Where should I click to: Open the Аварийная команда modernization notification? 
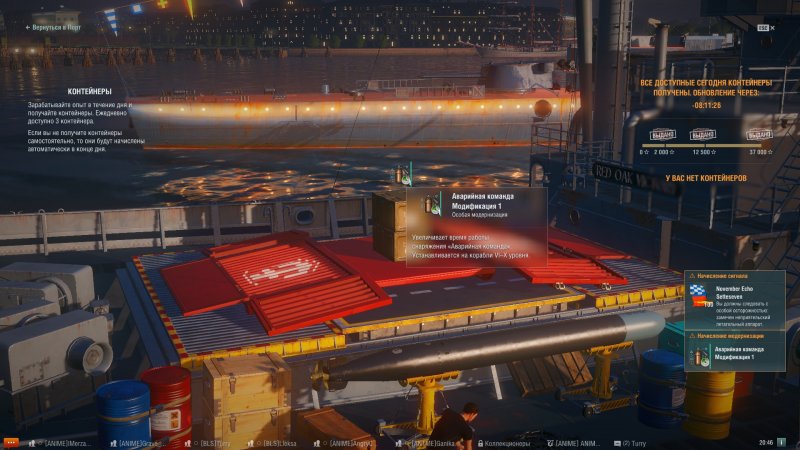[738, 353]
